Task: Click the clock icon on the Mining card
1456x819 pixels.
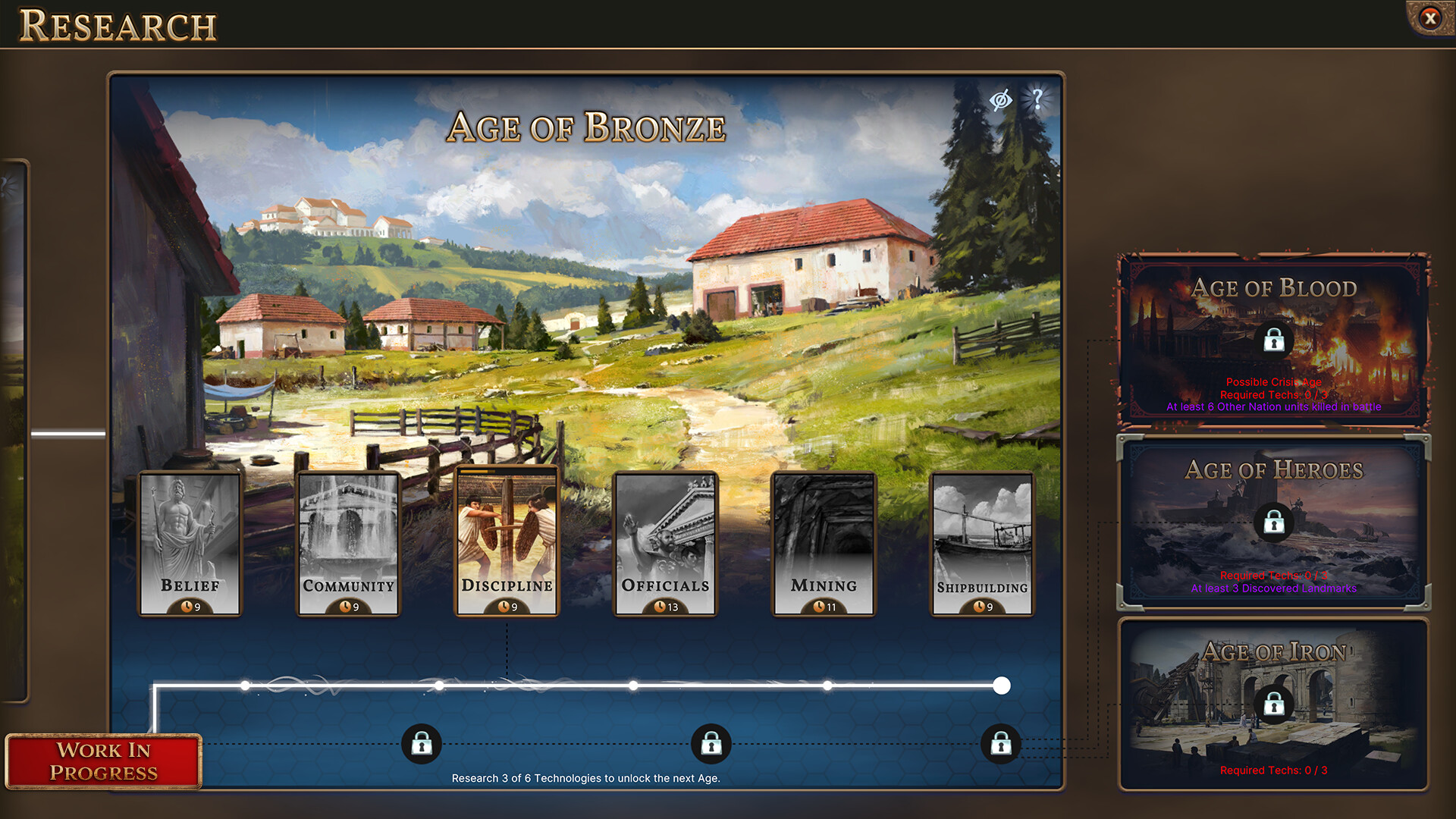Action: tap(819, 606)
